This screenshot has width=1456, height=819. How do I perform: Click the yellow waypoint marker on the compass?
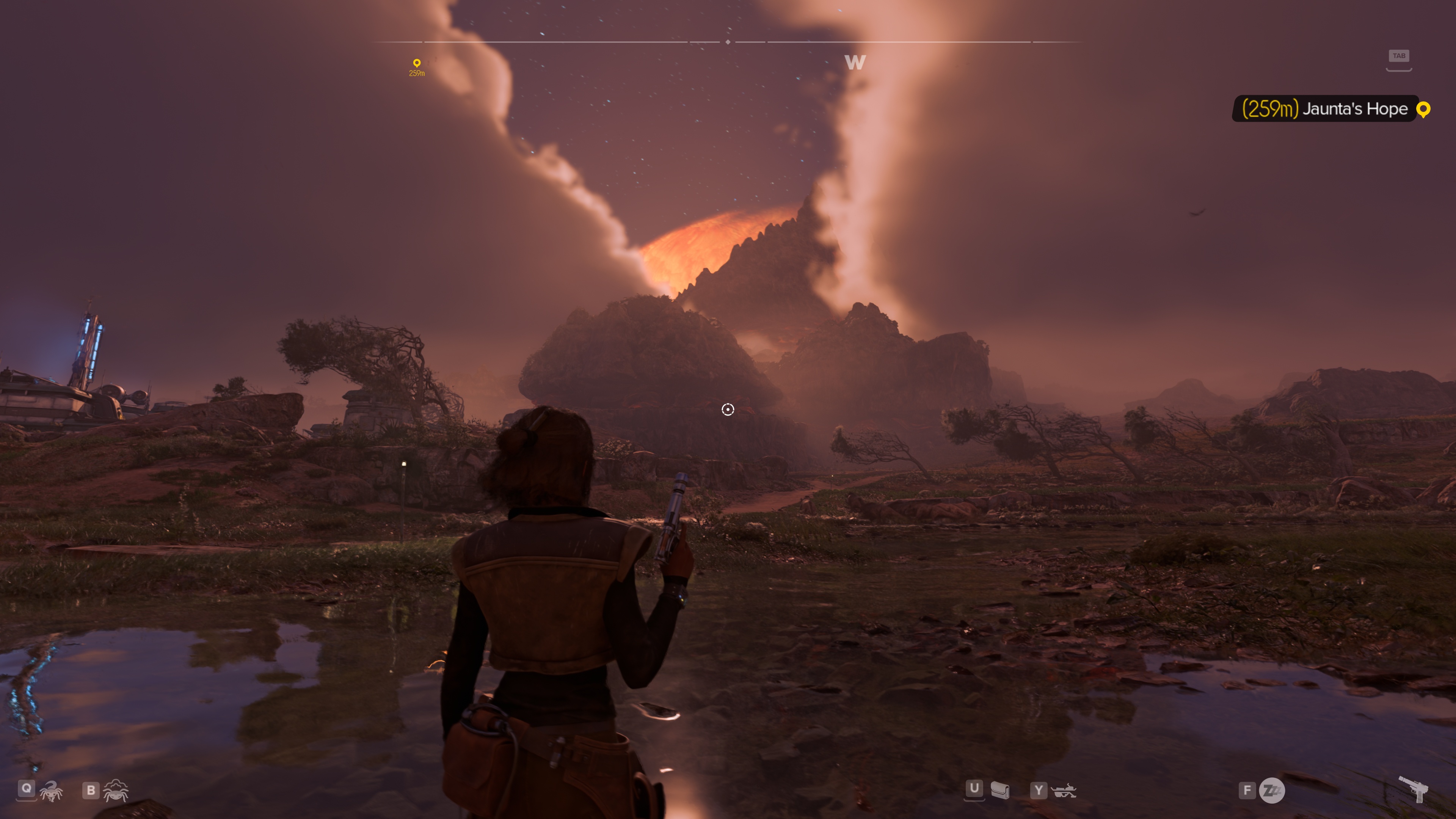tap(417, 63)
